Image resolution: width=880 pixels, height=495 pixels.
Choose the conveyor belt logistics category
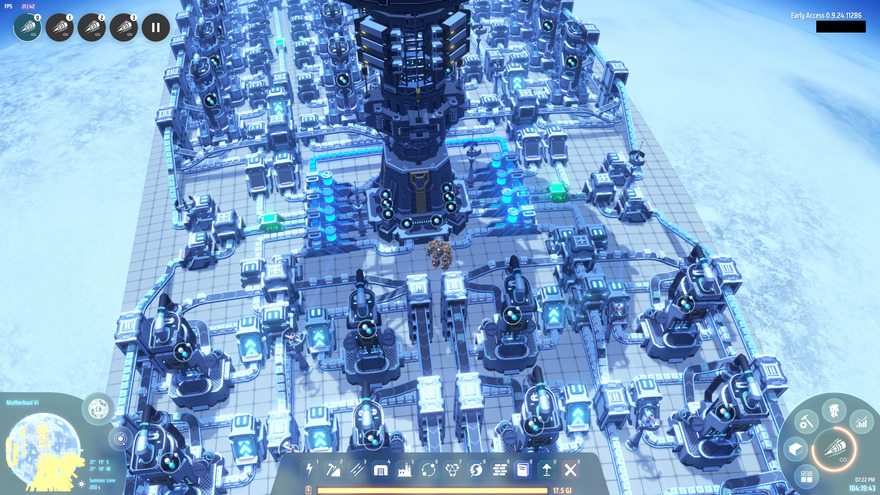pos(357,469)
